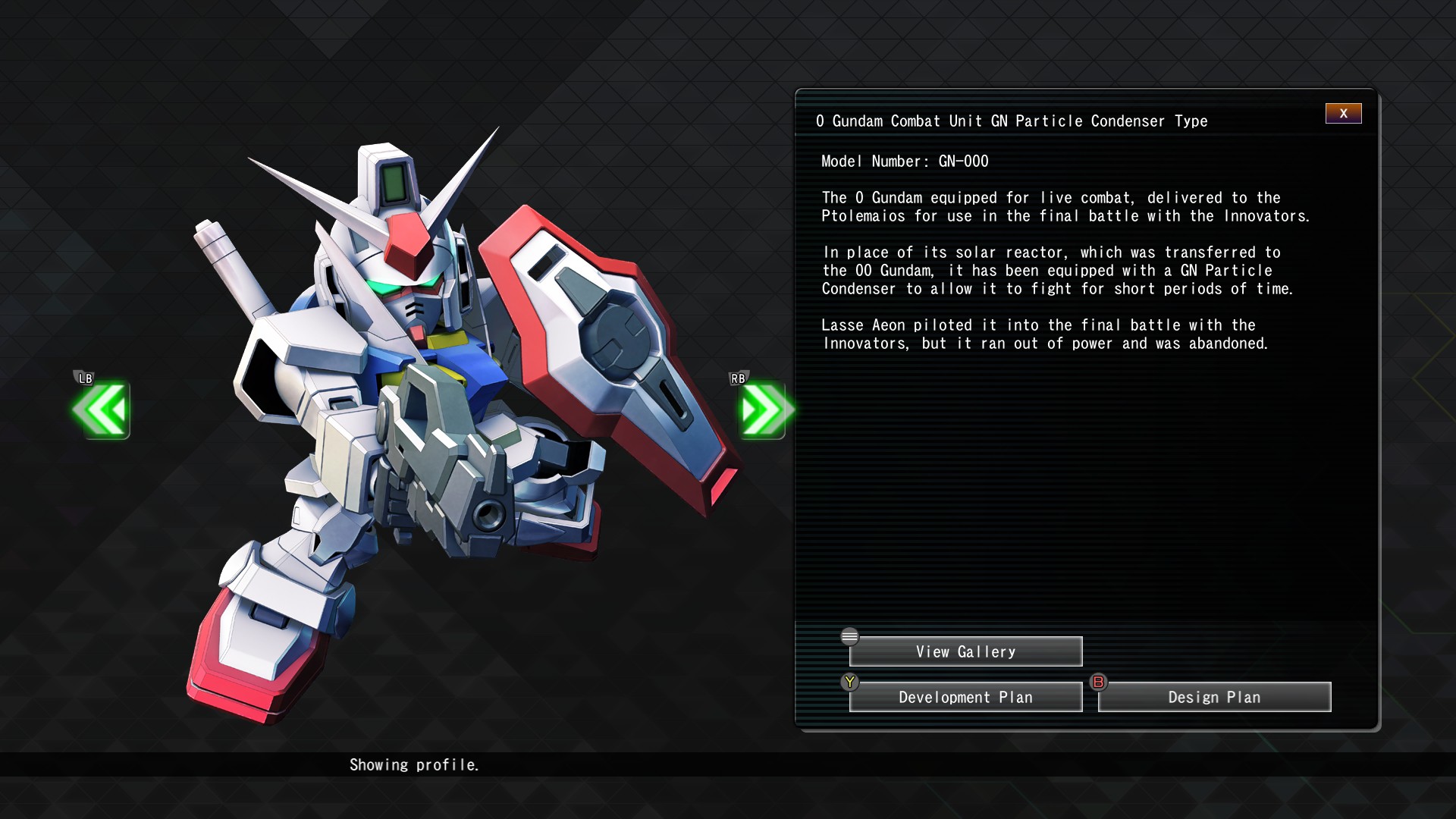The height and width of the screenshot is (819, 1456).
Task: Close the profile panel with X
Action: coord(1343,114)
